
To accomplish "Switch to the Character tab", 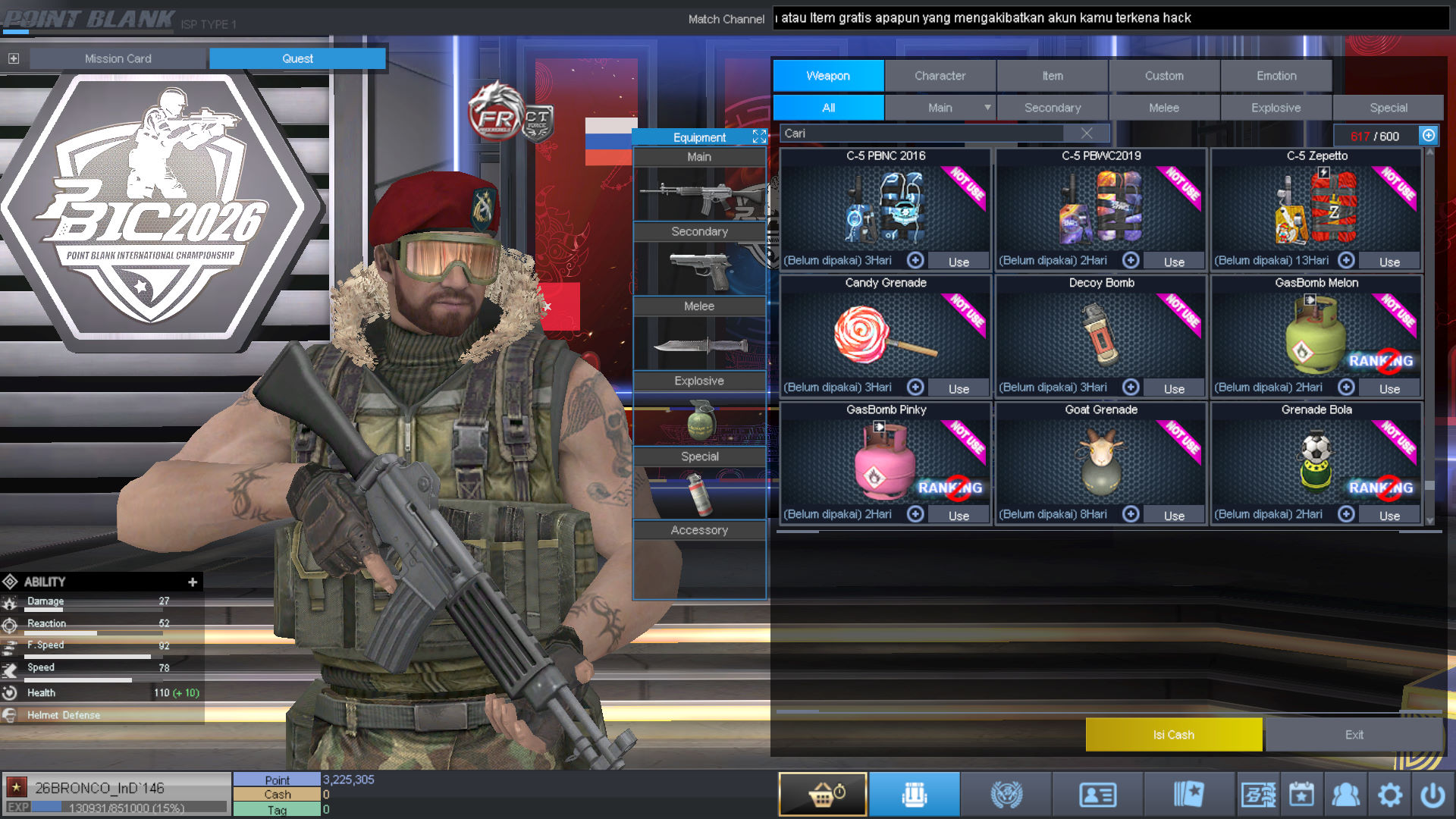I will (940, 76).
